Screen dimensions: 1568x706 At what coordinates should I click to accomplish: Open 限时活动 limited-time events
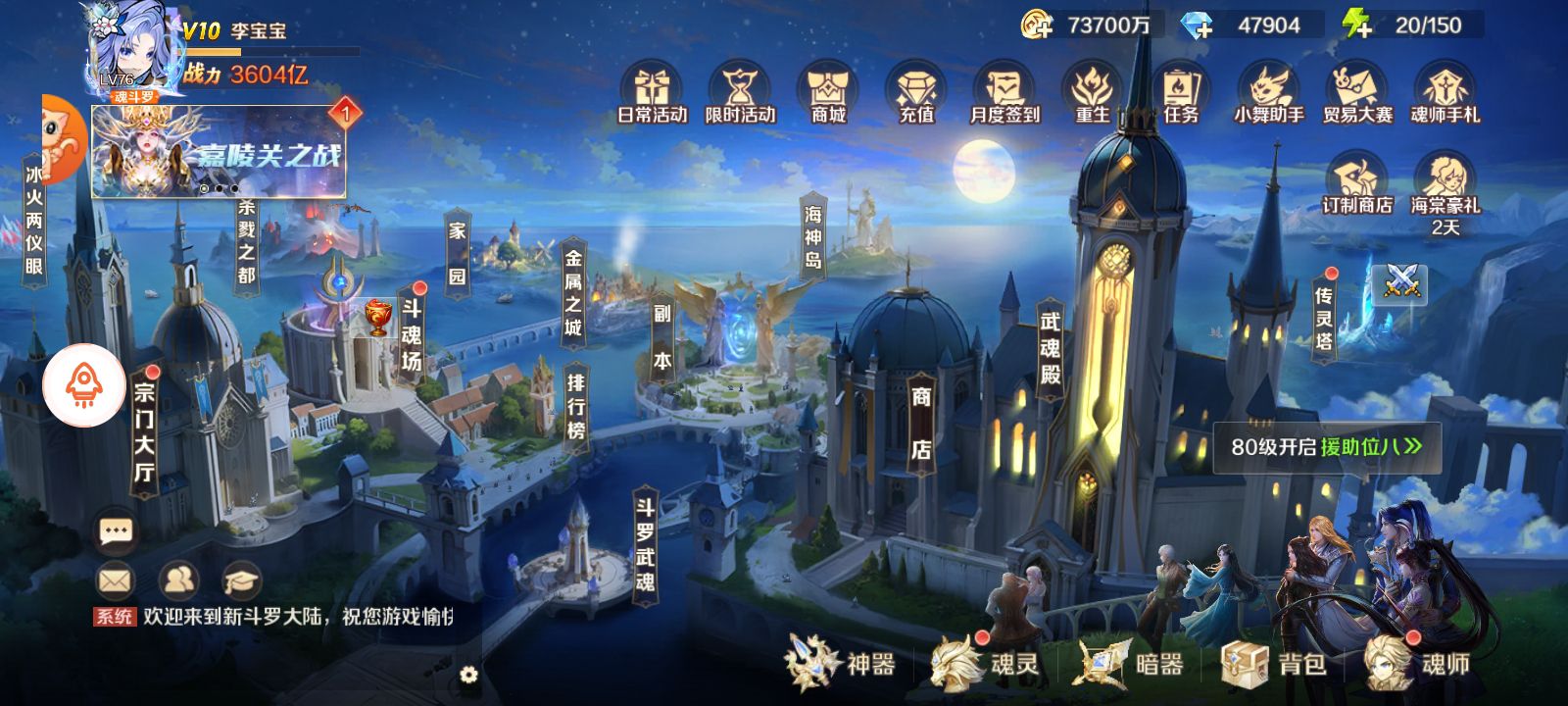click(x=740, y=92)
